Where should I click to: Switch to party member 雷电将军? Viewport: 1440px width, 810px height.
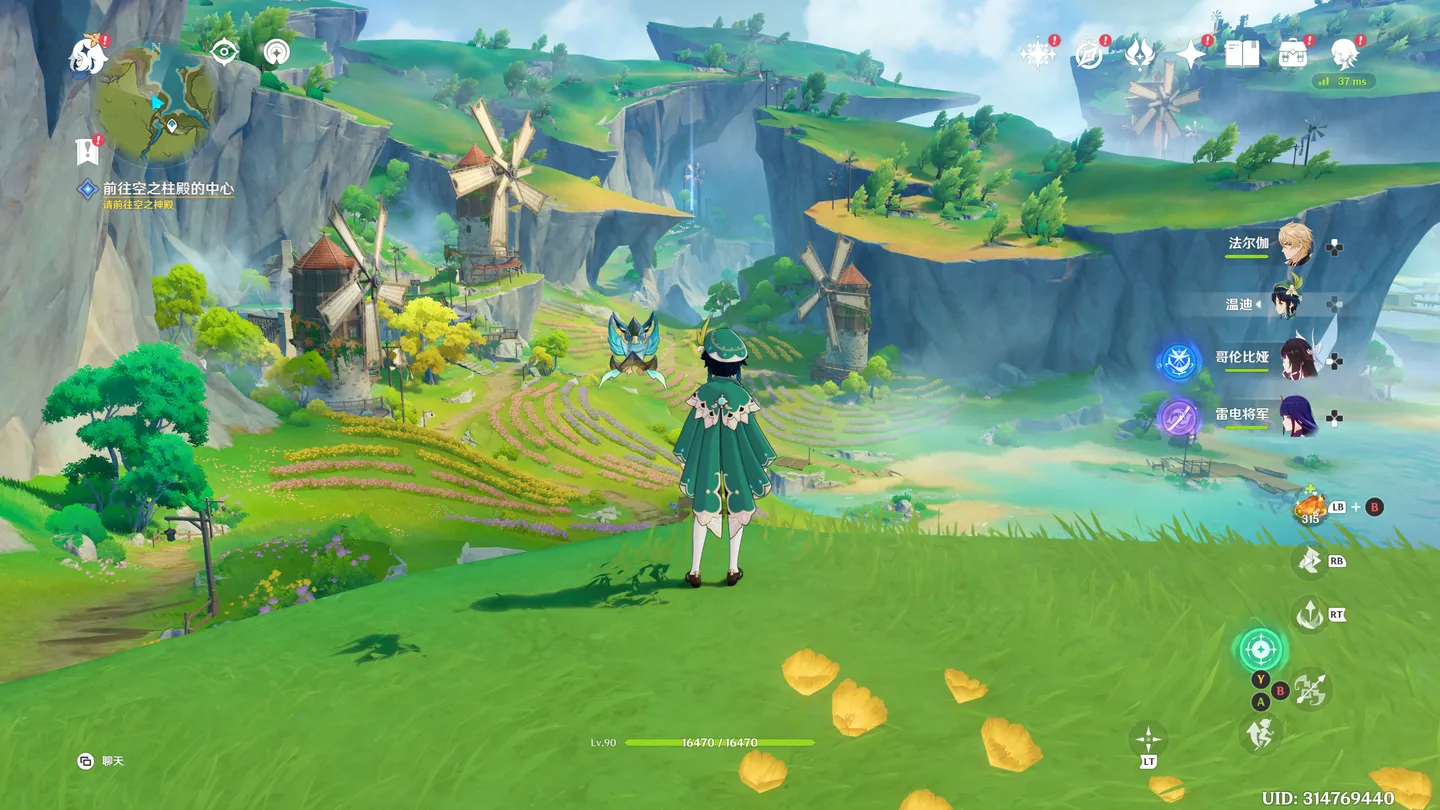(x=1297, y=416)
